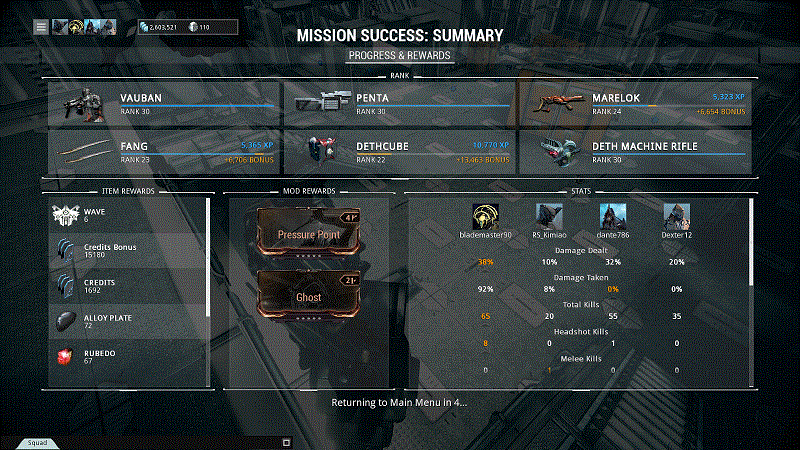Select the Rubedo reward row
This screenshot has height=450, width=800.
(x=127, y=355)
